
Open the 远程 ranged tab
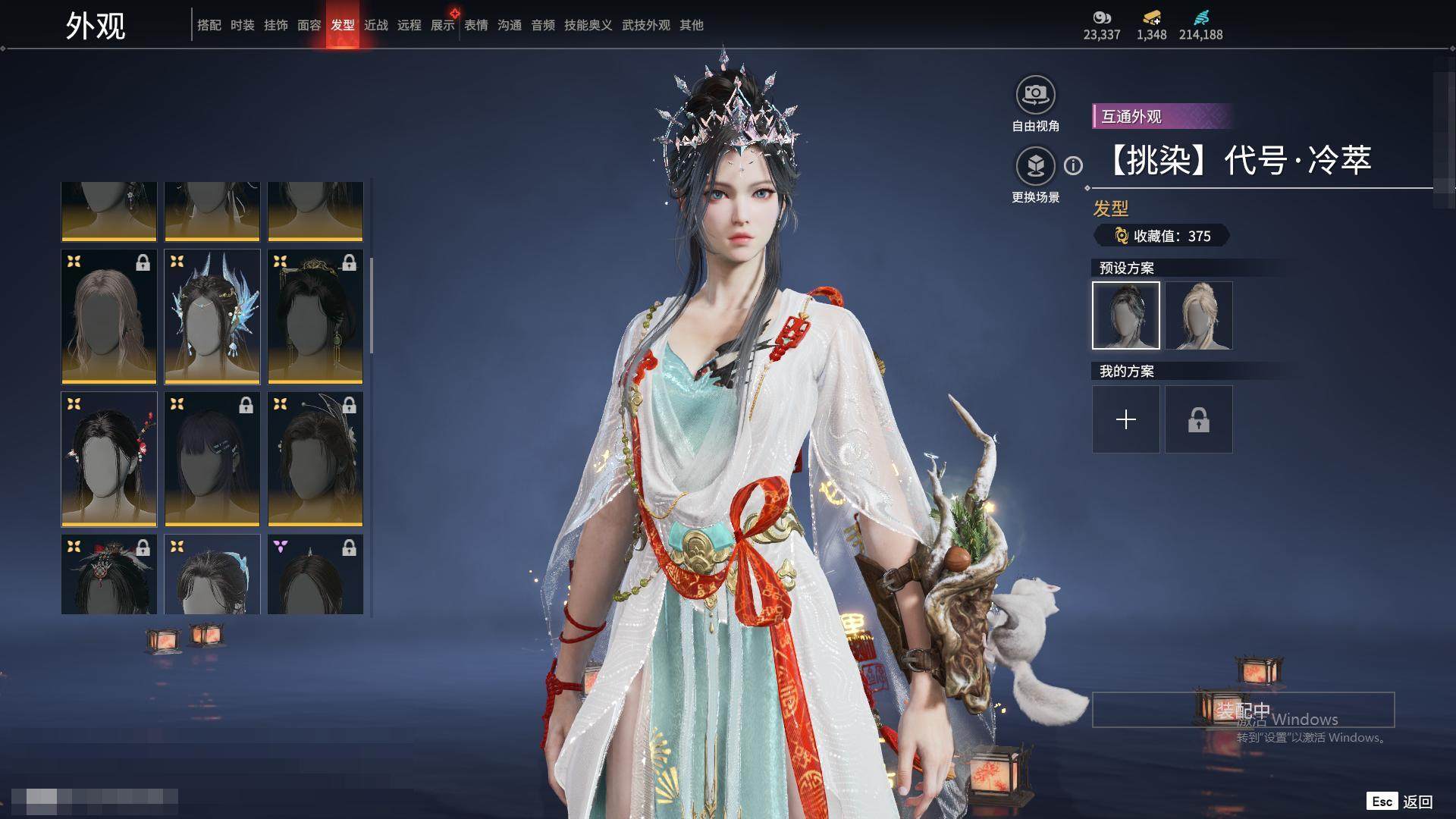(409, 25)
